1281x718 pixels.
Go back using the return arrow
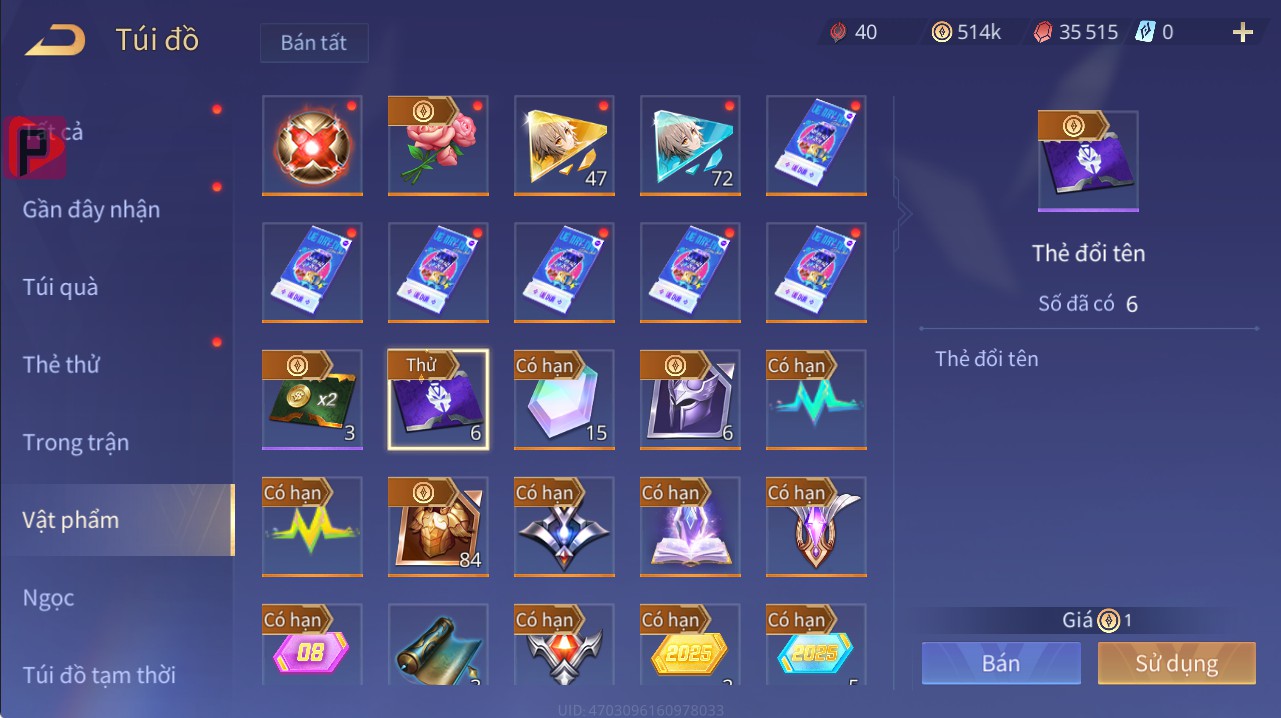tap(55, 40)
